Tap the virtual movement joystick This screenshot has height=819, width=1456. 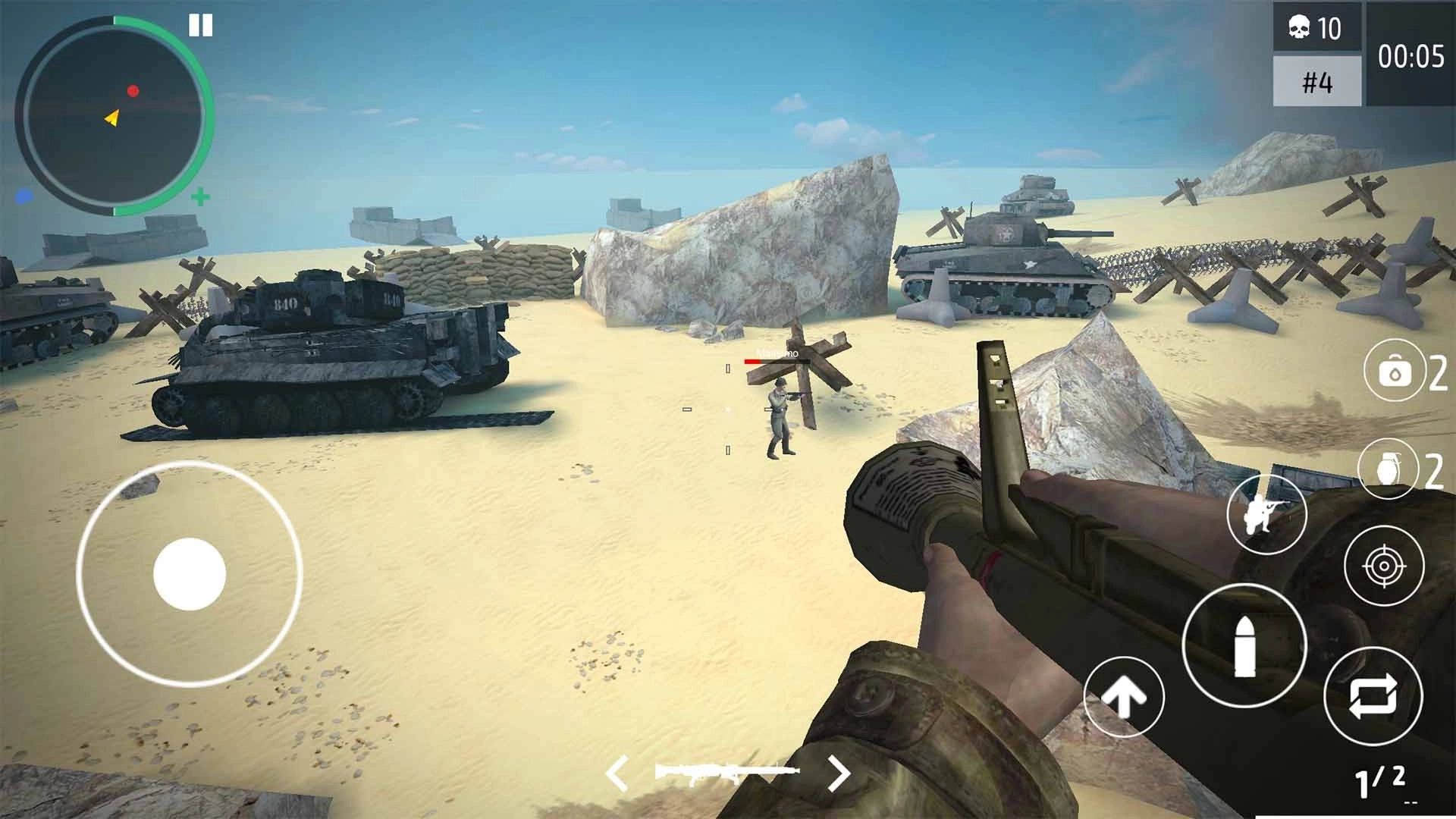tap(190, 574)
